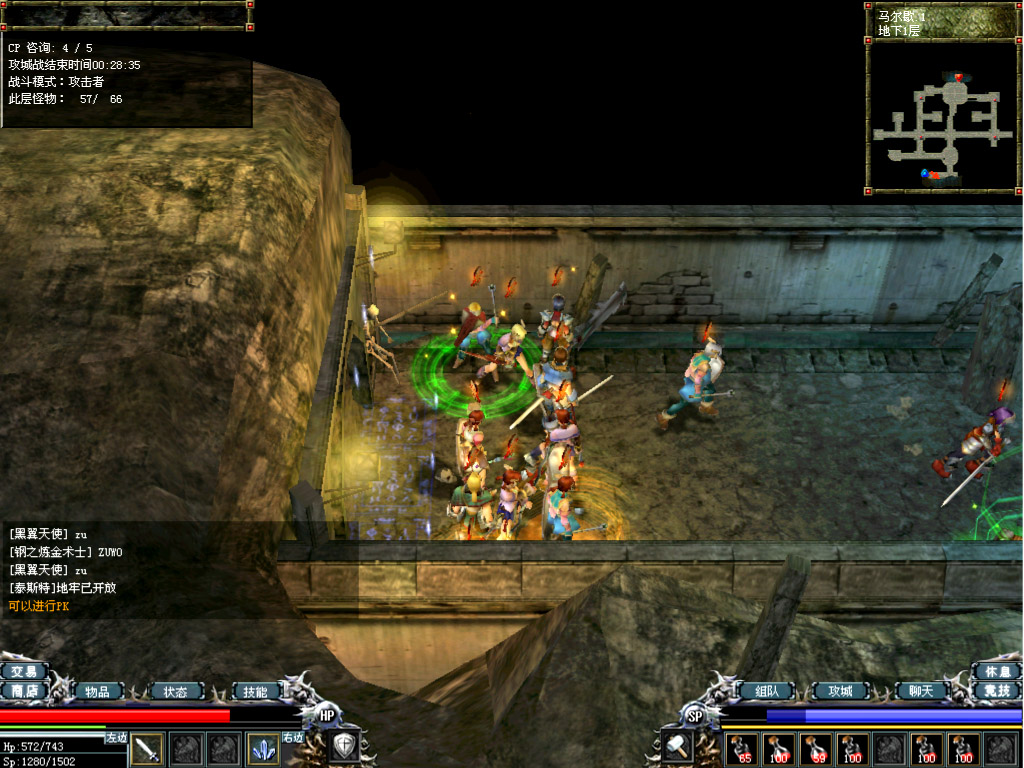This screenshot has width=1024, height=768.
Task: Use the potion with 65 remaining
Action: pos(743,749)
